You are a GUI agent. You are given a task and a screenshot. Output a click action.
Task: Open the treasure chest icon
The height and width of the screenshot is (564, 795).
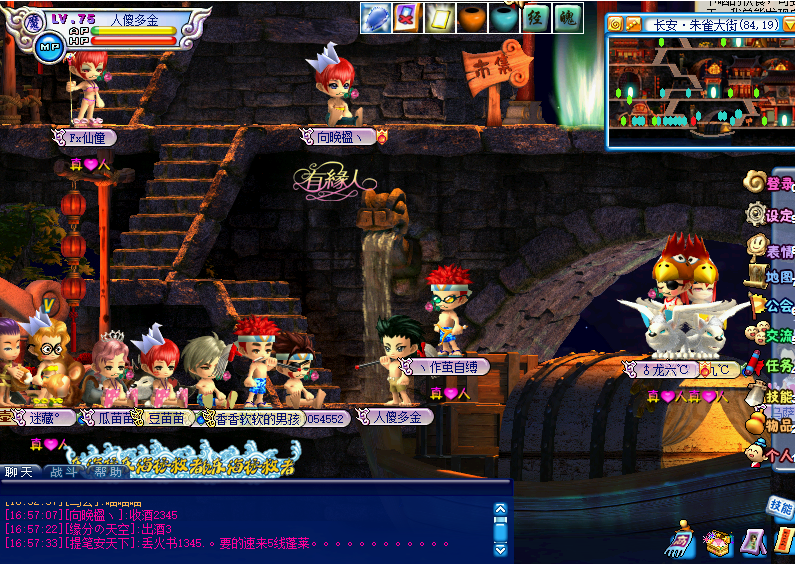coord(717,543)
